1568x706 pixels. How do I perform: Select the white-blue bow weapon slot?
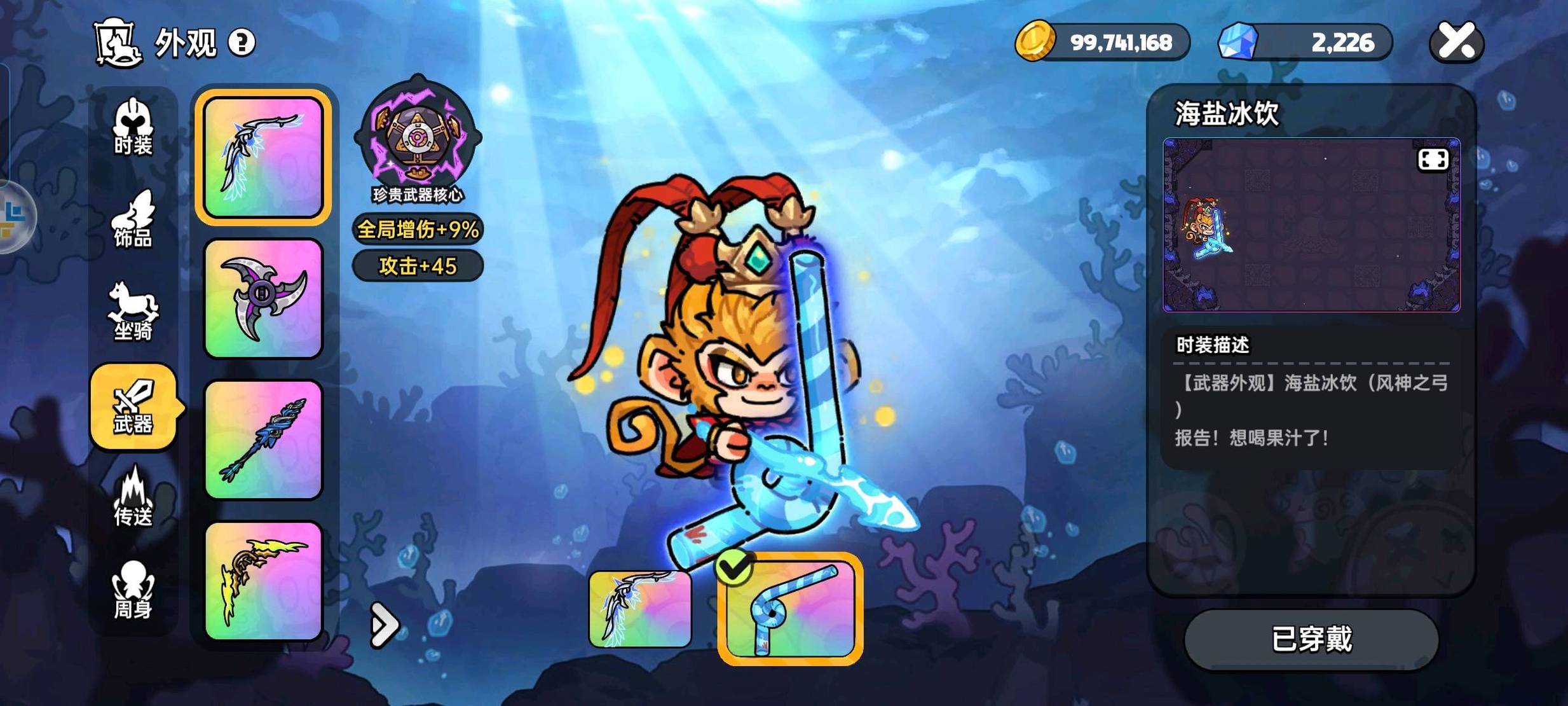[263, 157]
